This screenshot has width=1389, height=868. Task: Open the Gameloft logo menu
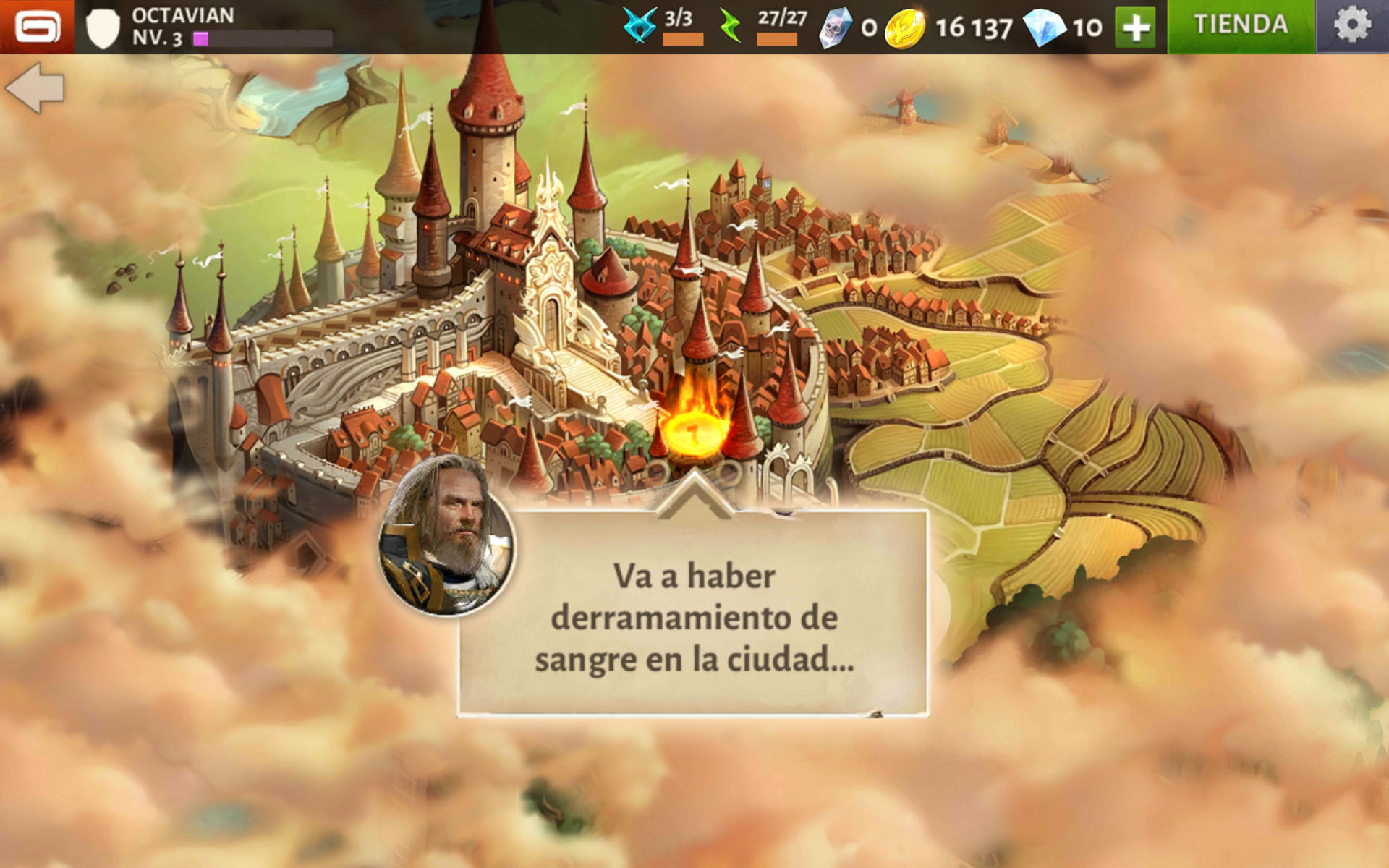tap(36, 27)
